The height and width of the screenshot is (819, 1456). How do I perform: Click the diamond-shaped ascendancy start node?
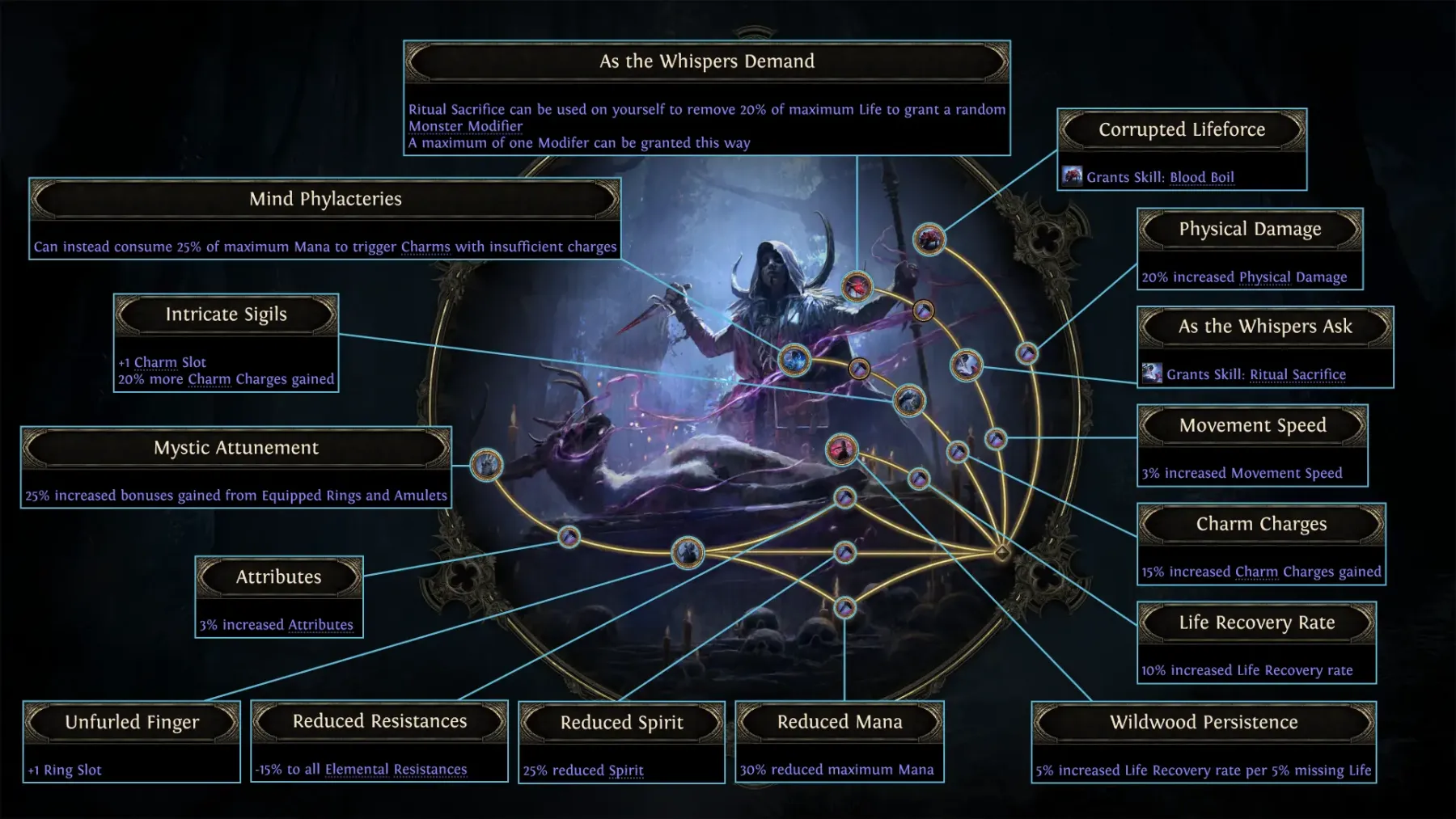point(1002,553)
